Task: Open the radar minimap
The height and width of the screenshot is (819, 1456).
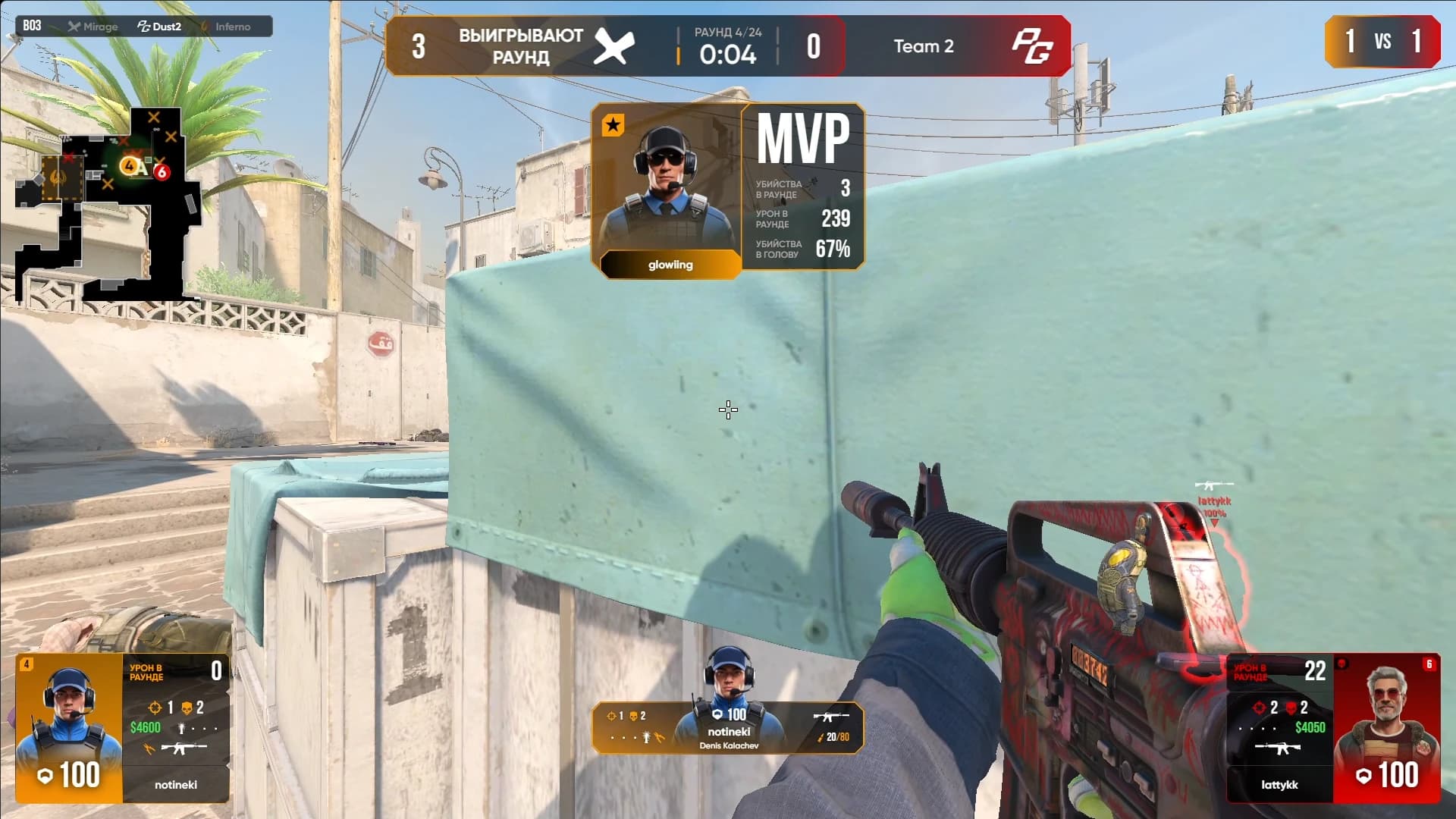Action: coord(106,205)
